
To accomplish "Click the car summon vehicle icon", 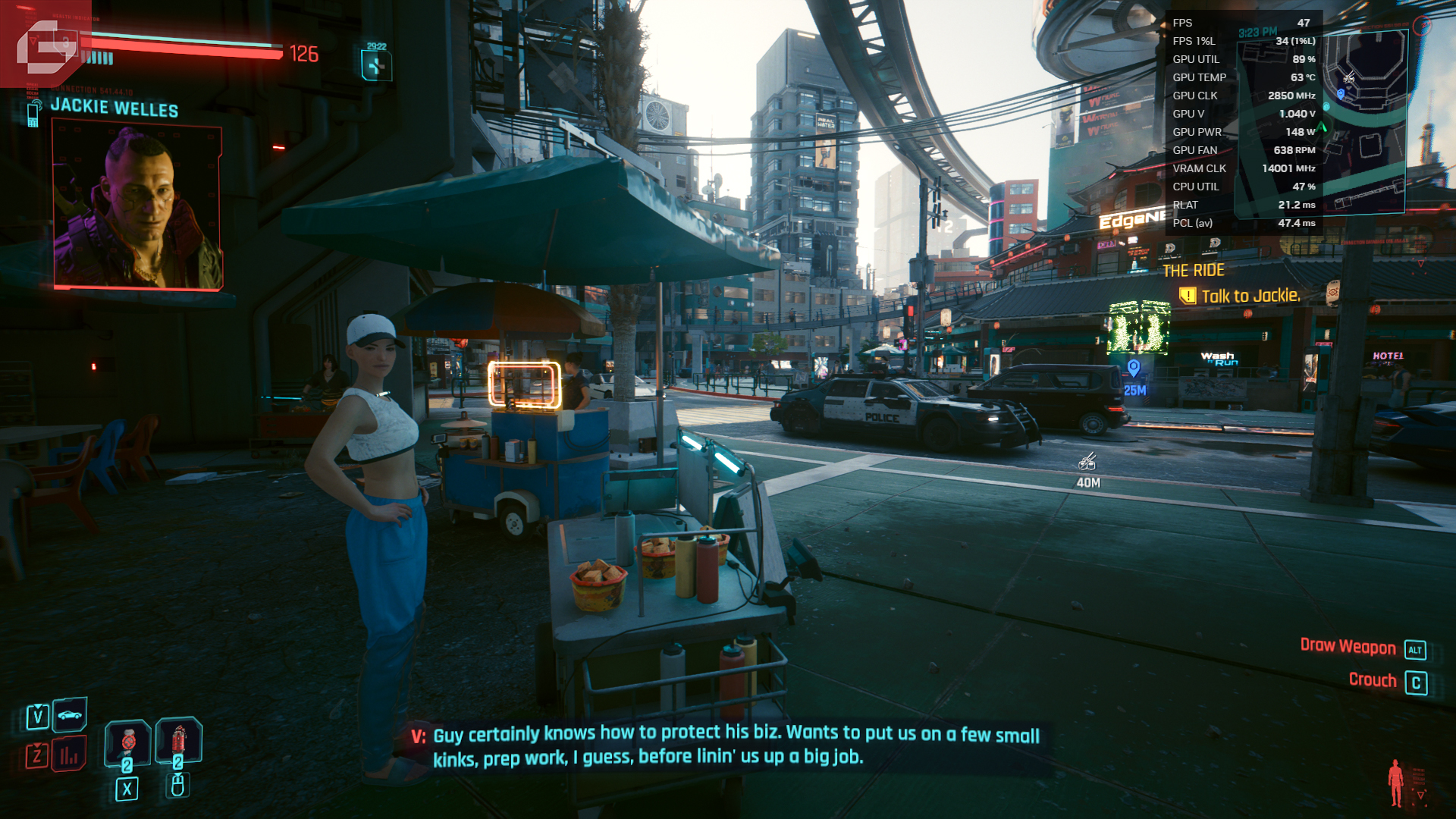I will (70, 714).
